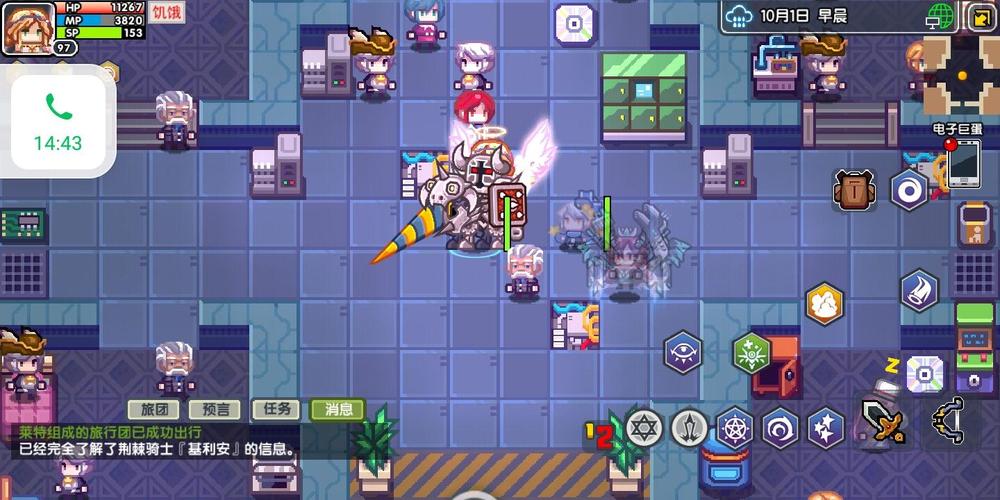The height and width of the screenshot is (500, 1000).
Task: Use the white dash wing skill
Action: click(918, 290)
